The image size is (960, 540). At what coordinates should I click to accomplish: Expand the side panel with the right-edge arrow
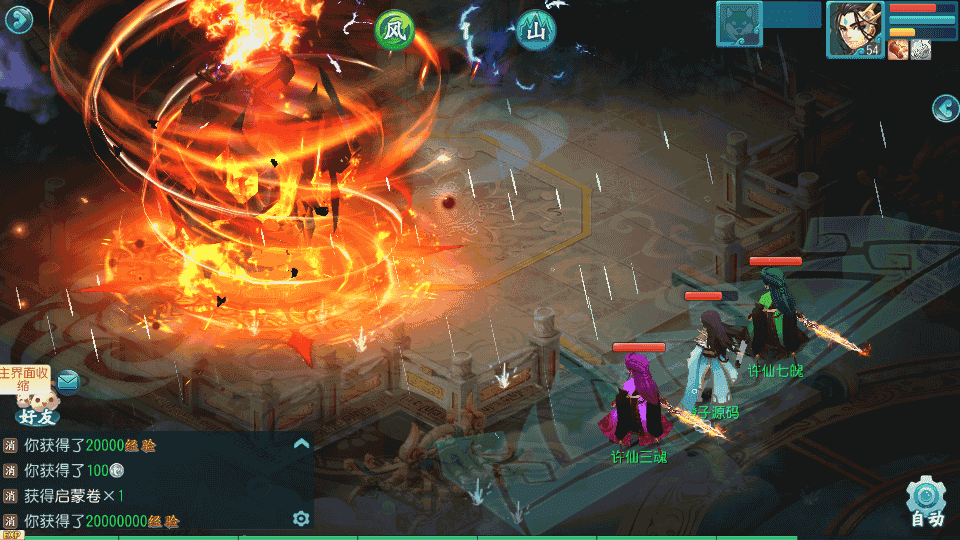[x=945, y=108]
